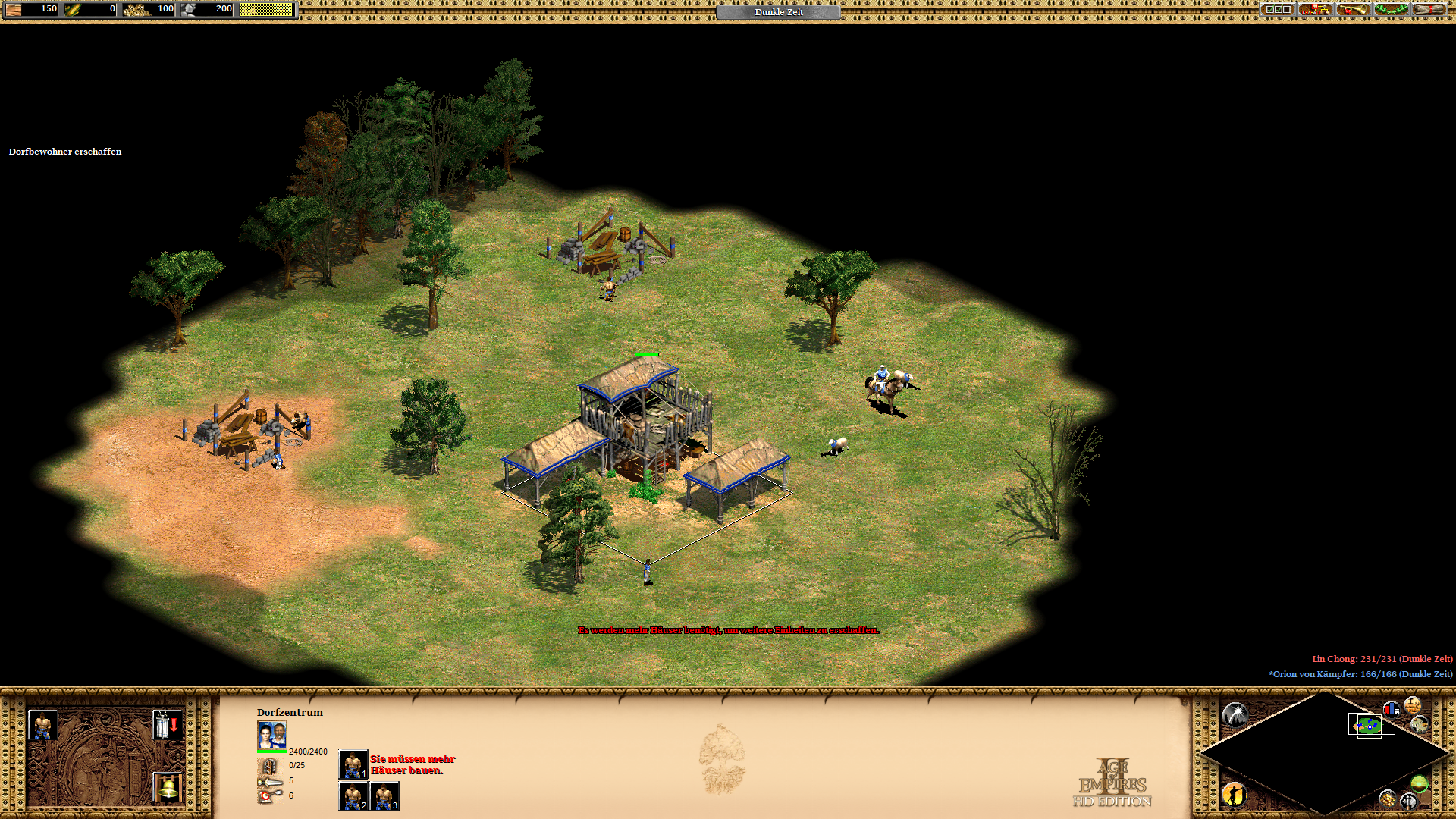1456x819 pixels.
Task: Open the objectives checklist button
Action: click(x=1277, y=10)
